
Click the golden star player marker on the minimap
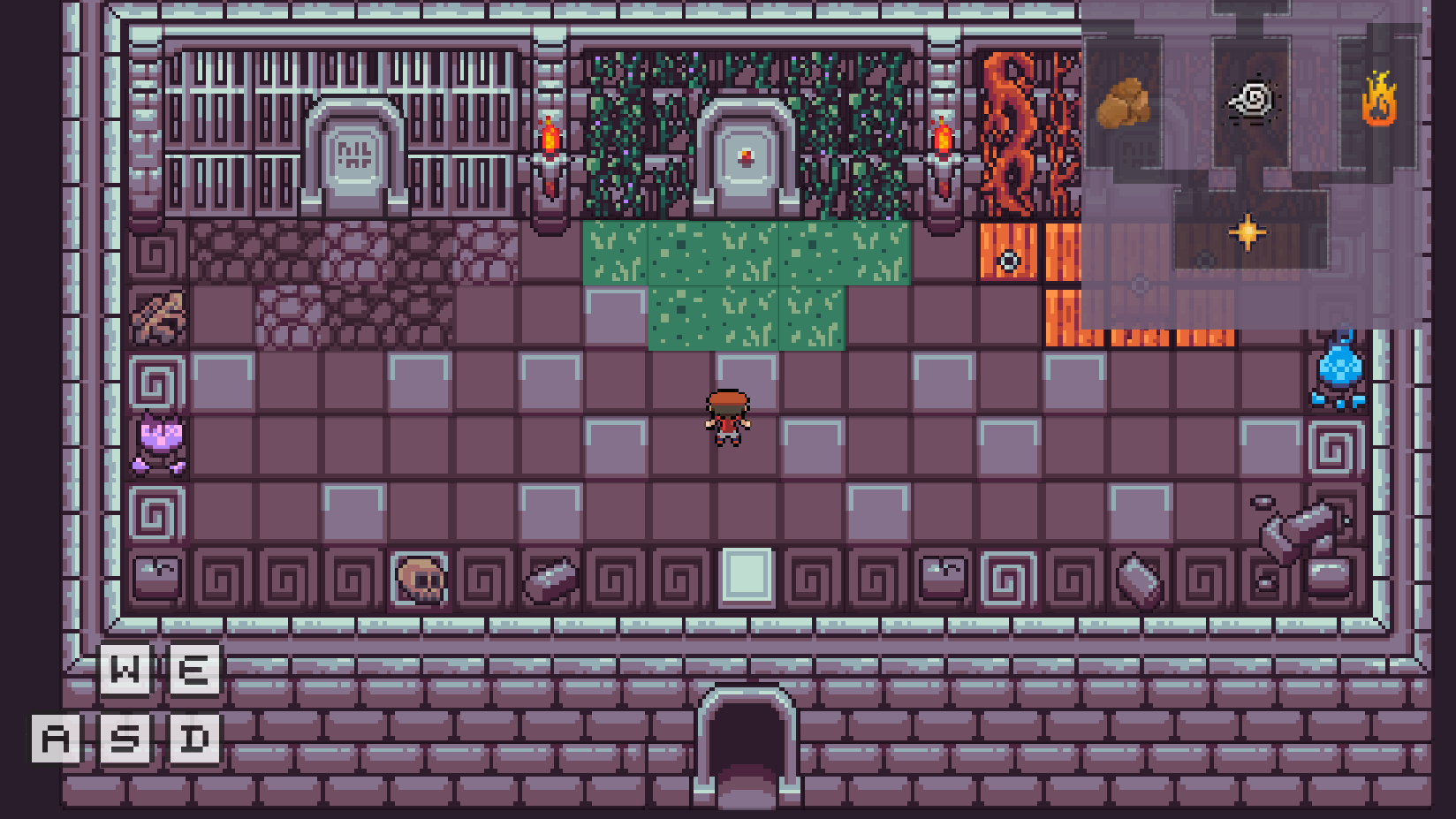point(1247,232)
